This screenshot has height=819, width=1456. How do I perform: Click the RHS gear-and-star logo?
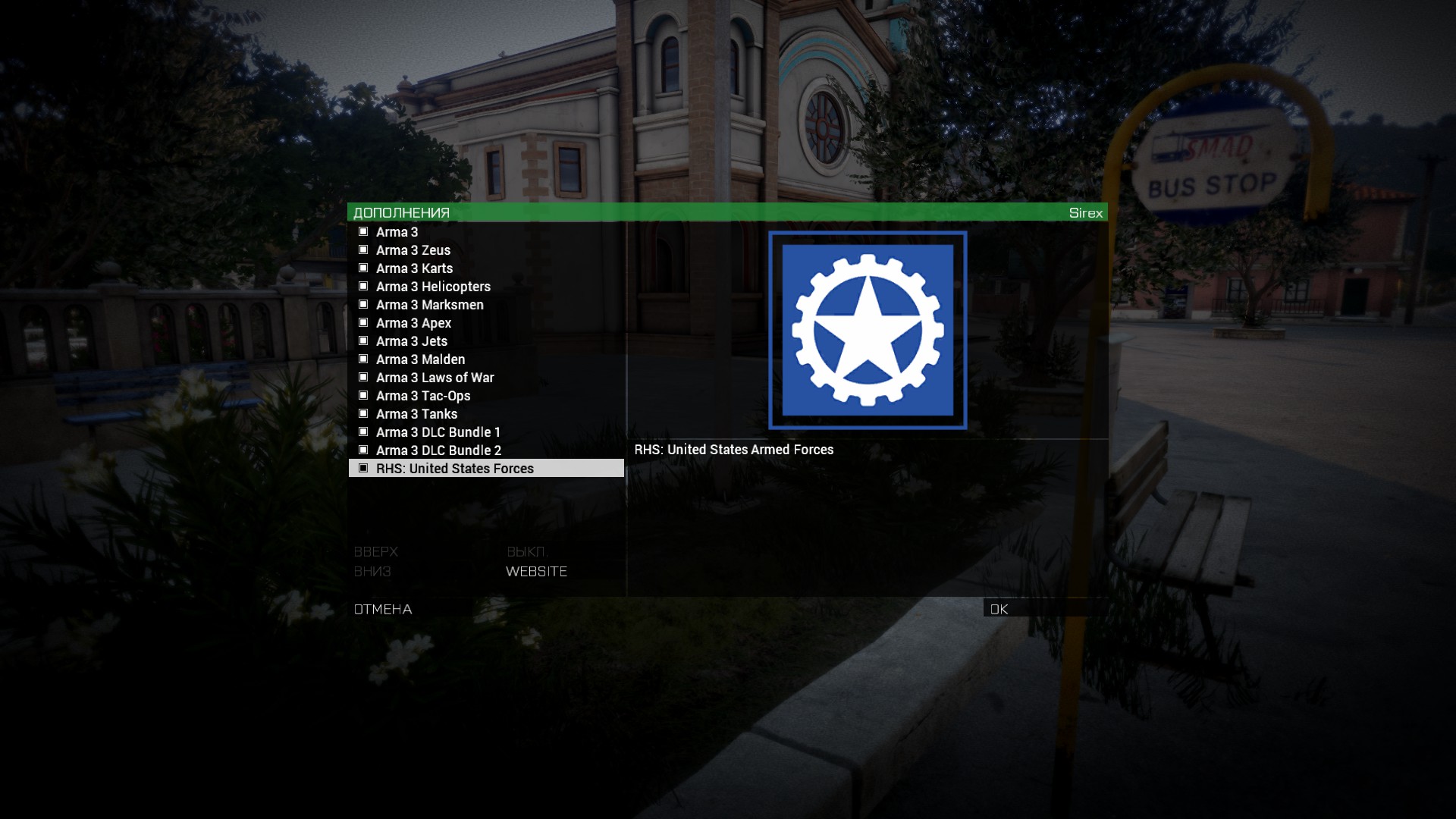click(868, 331)
